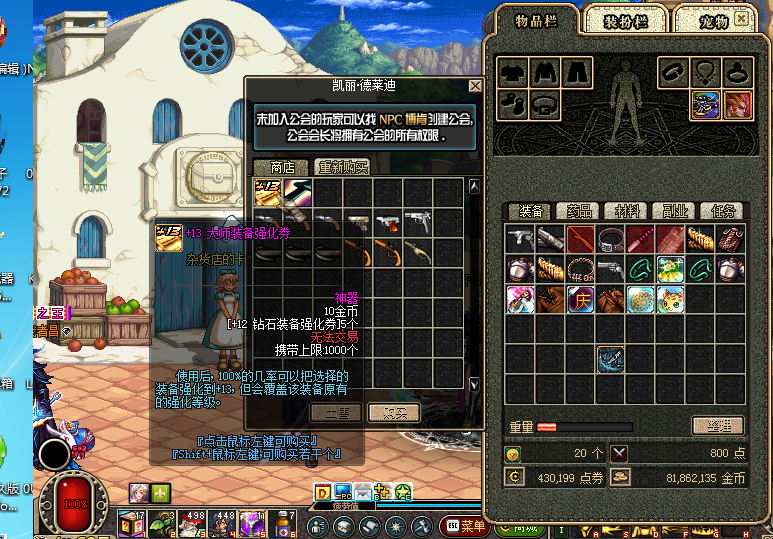
Task: Select the yellow cat item in inventory
Action: [669, 299]
